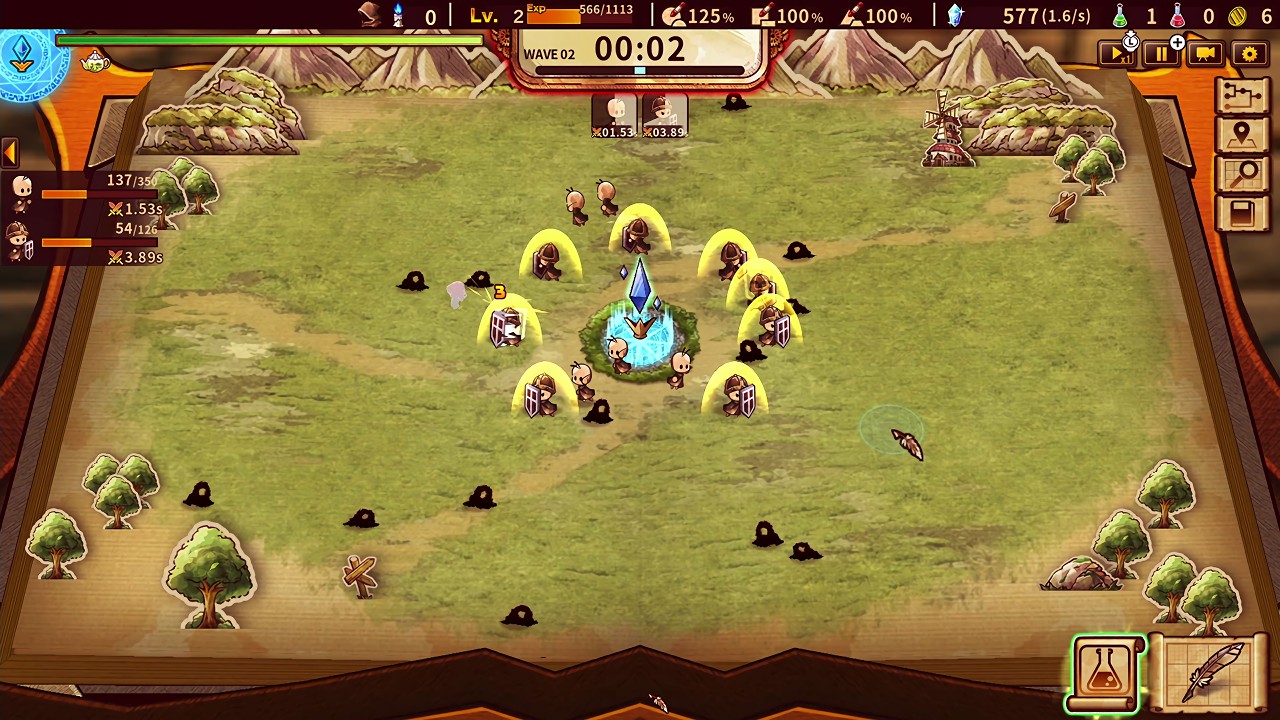Screen dimensions: 1280x720
Task: Click the Lv. 2 level label
Action: (495, 15)
